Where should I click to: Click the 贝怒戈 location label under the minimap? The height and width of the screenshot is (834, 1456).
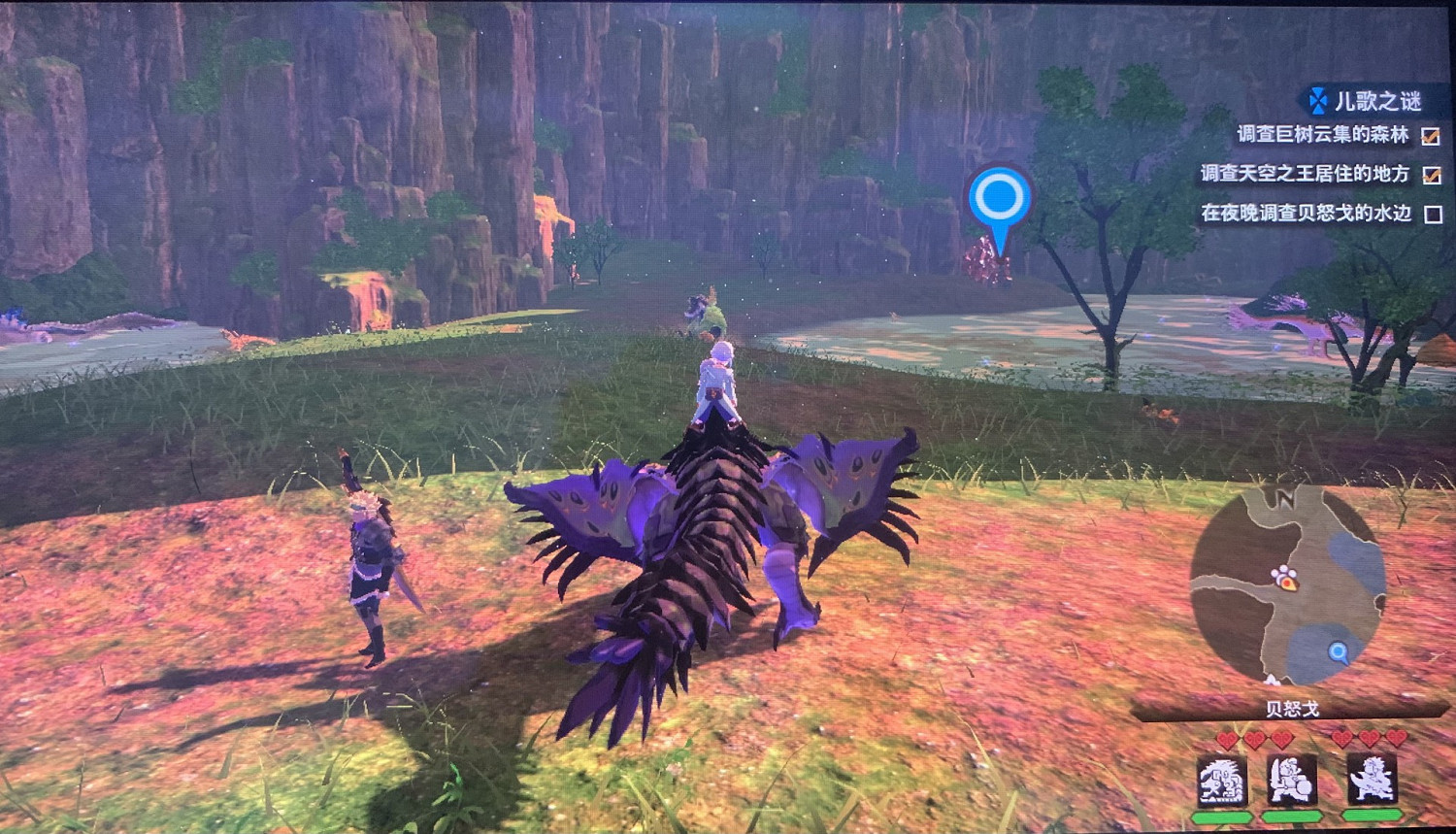coord(1291,709)
